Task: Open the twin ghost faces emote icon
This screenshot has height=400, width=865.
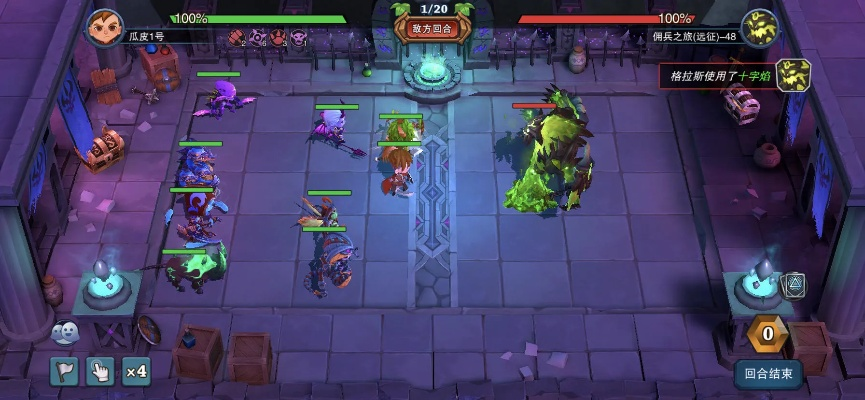Action: click(63, 332)
